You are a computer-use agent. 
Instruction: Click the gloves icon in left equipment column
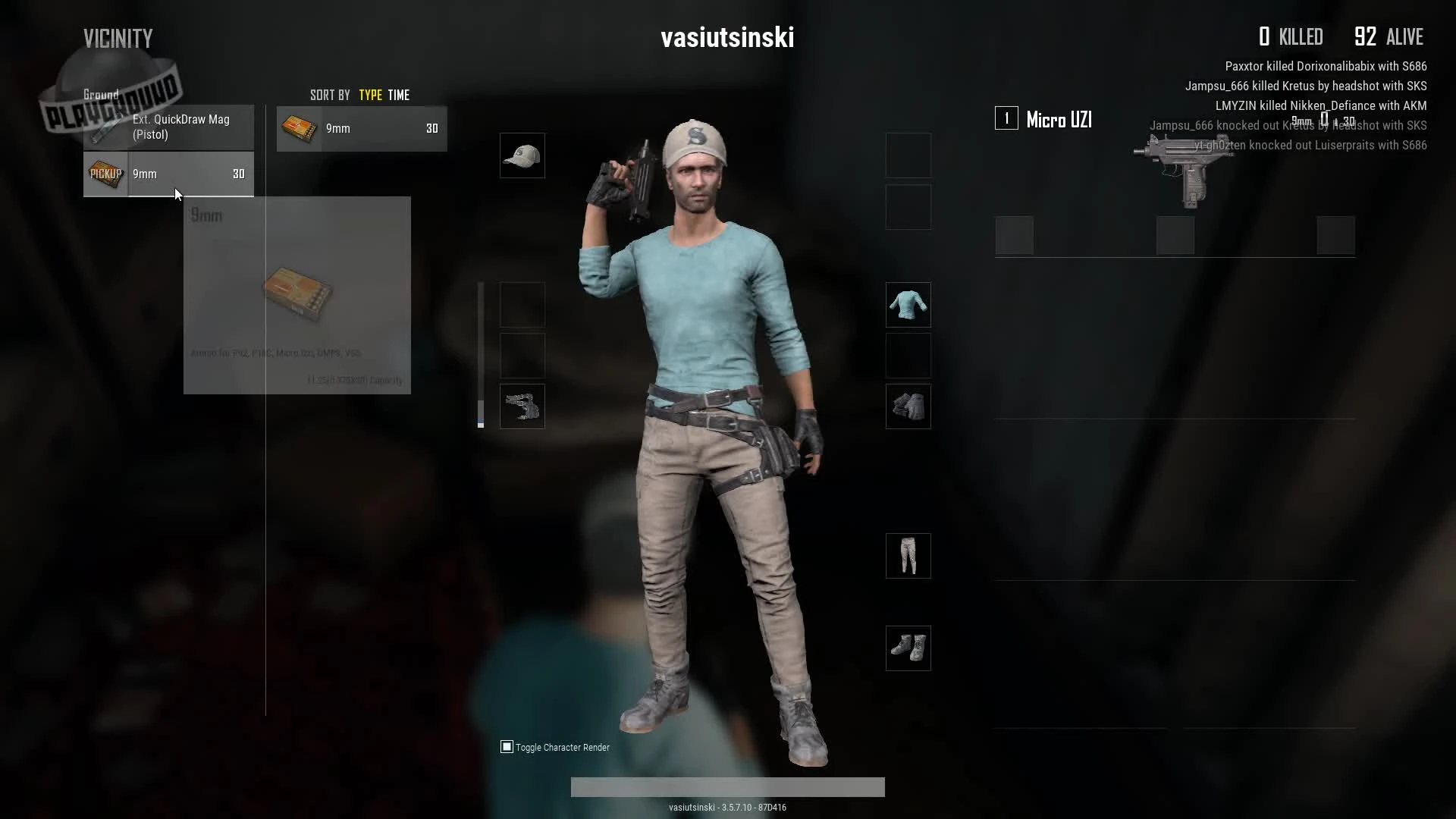tap(522, 406)
